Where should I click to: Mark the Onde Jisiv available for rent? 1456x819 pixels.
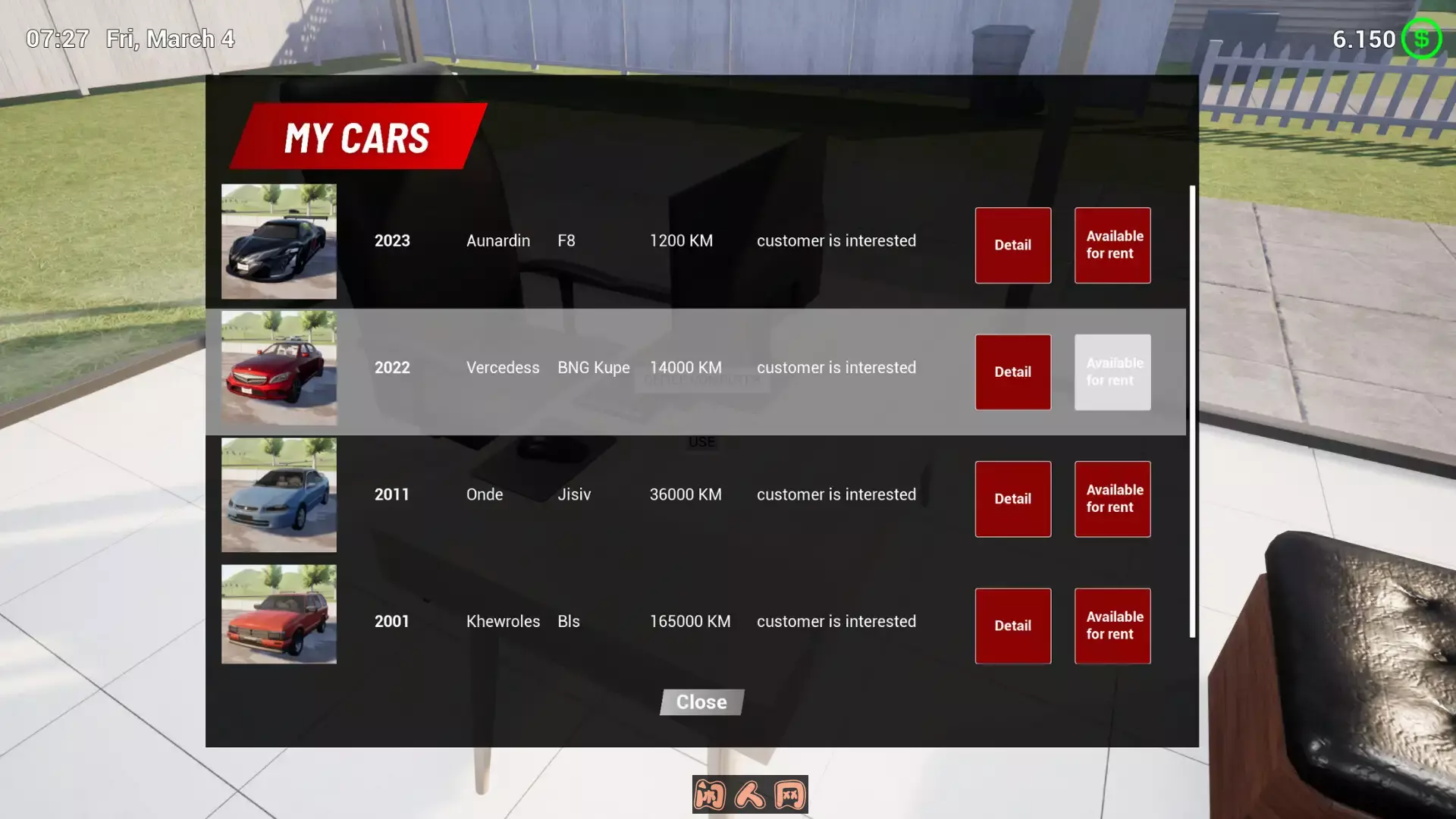click(1112, 499)
